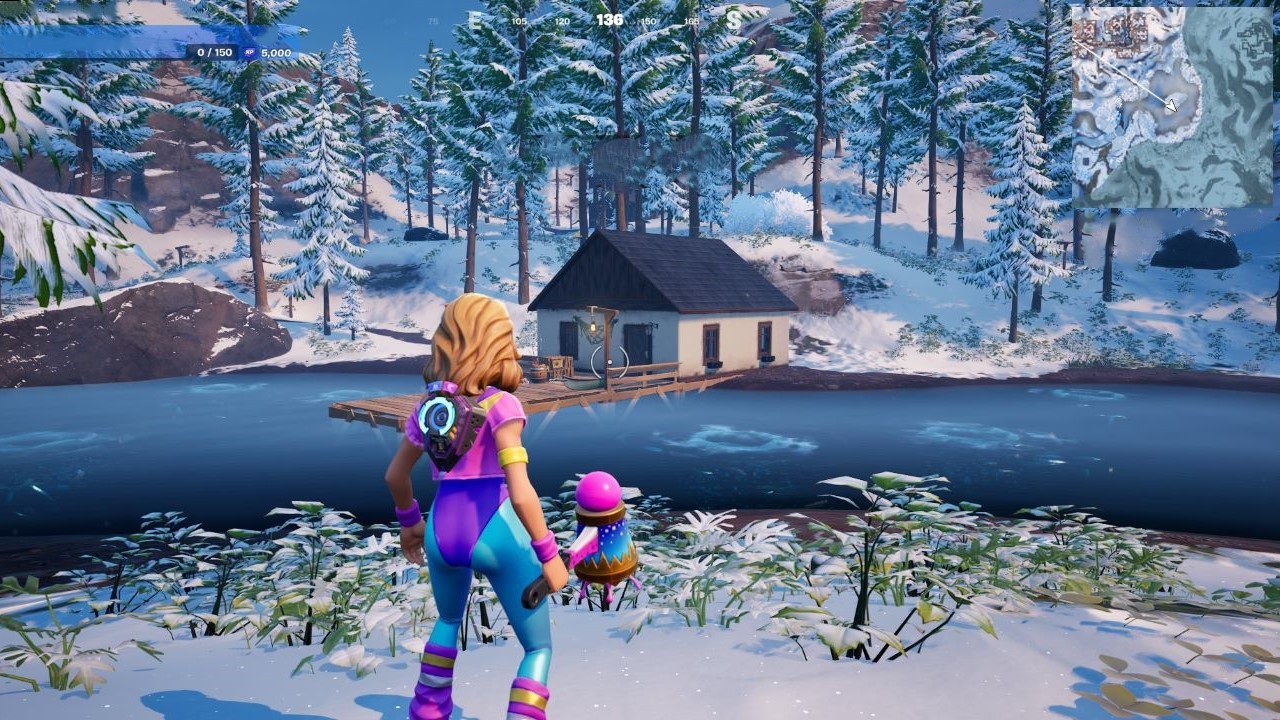1280x720 pixels.
Task: Click the S marker on the compass
Action: tap(733, 18)
